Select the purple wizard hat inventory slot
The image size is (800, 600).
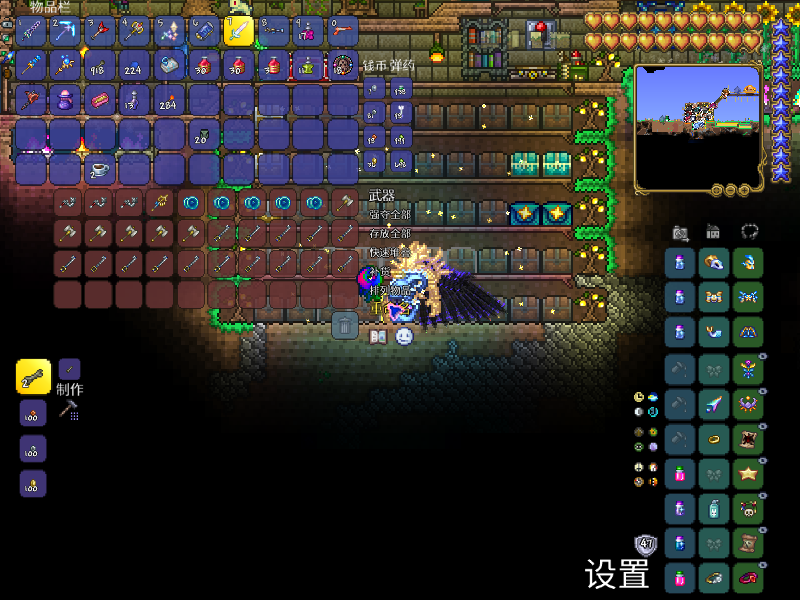[64, 100]
